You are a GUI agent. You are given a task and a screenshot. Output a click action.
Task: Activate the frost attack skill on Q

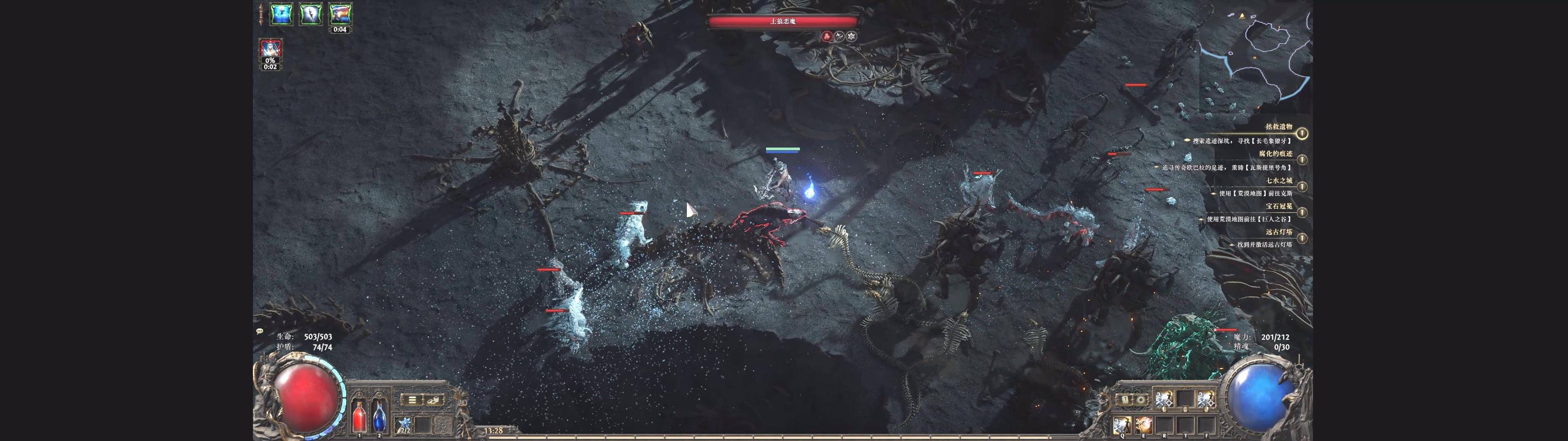(x=1122, y=424)
